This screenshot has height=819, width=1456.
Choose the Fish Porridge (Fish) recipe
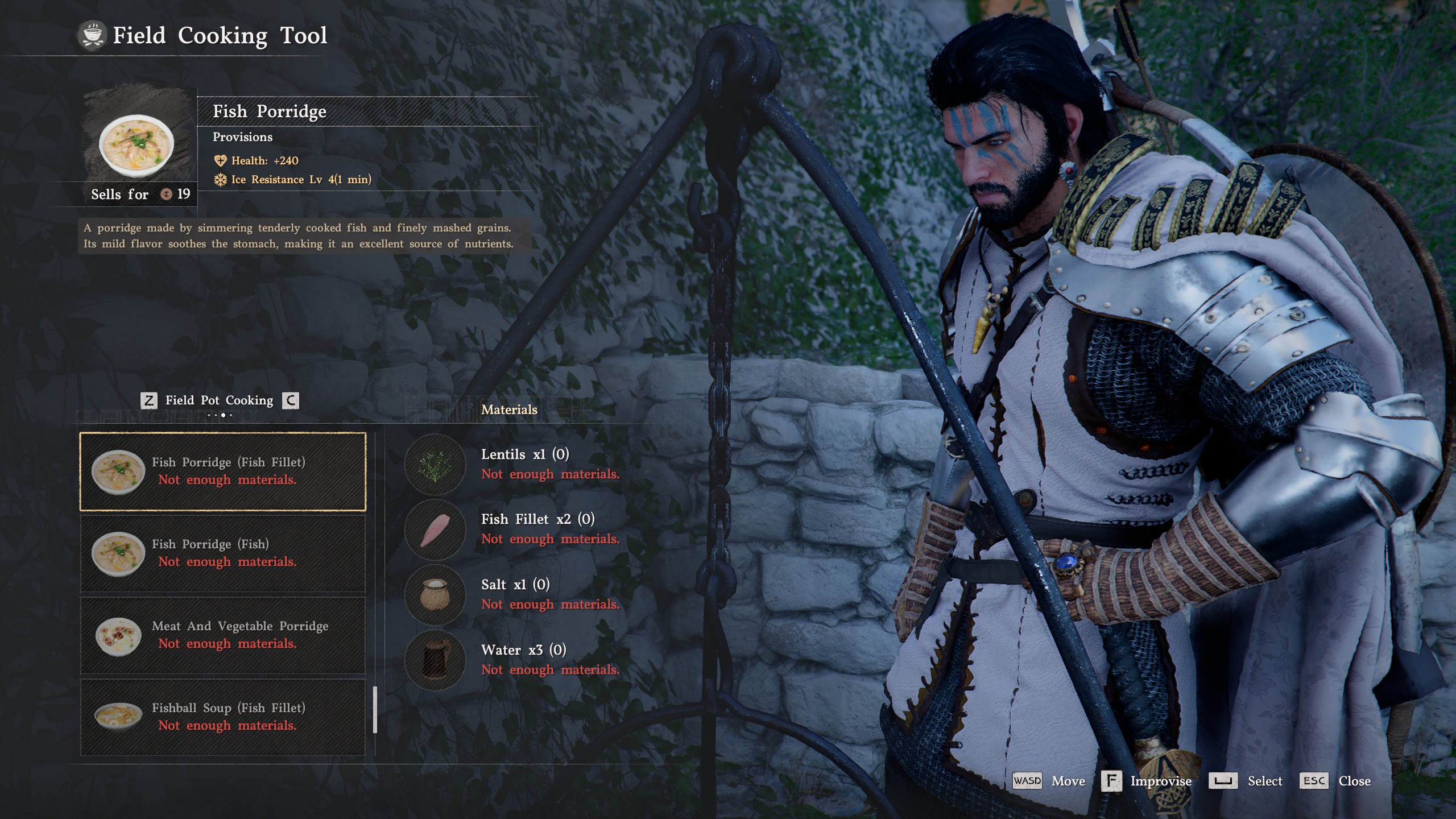pyautogui.click(x=222, y=553)
